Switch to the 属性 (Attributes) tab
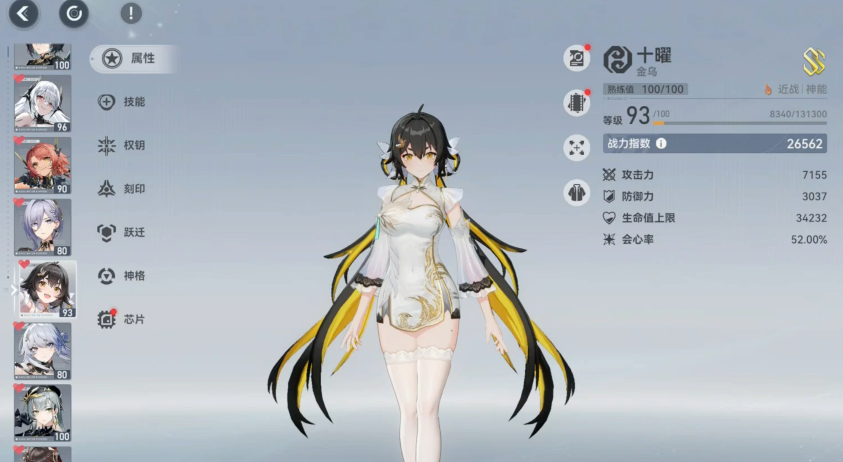843x462 pixels. [x=133, y=58]
